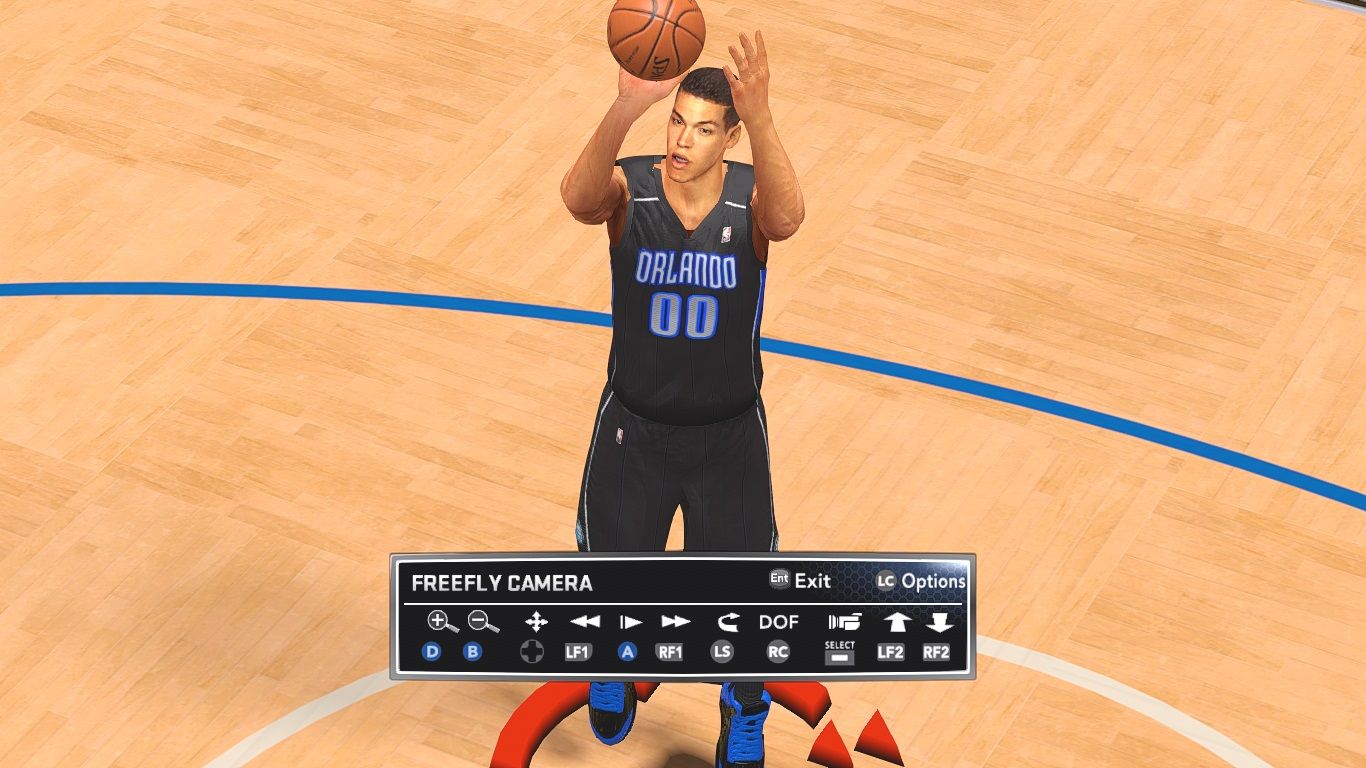Click the video camera icon
1366x768 pixels.
[844, 622]
